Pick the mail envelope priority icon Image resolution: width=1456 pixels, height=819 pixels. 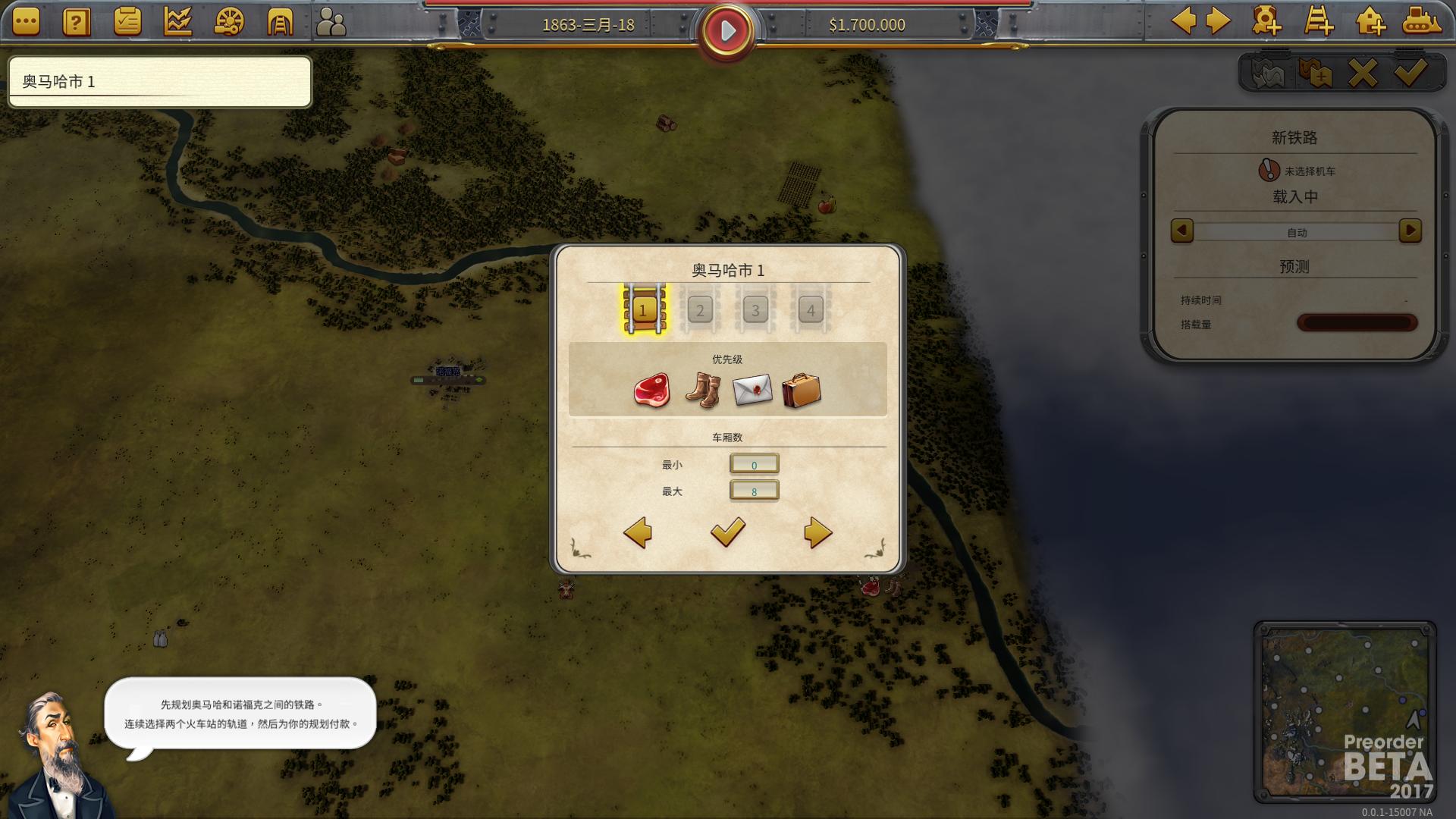click(x=752, y=391)
